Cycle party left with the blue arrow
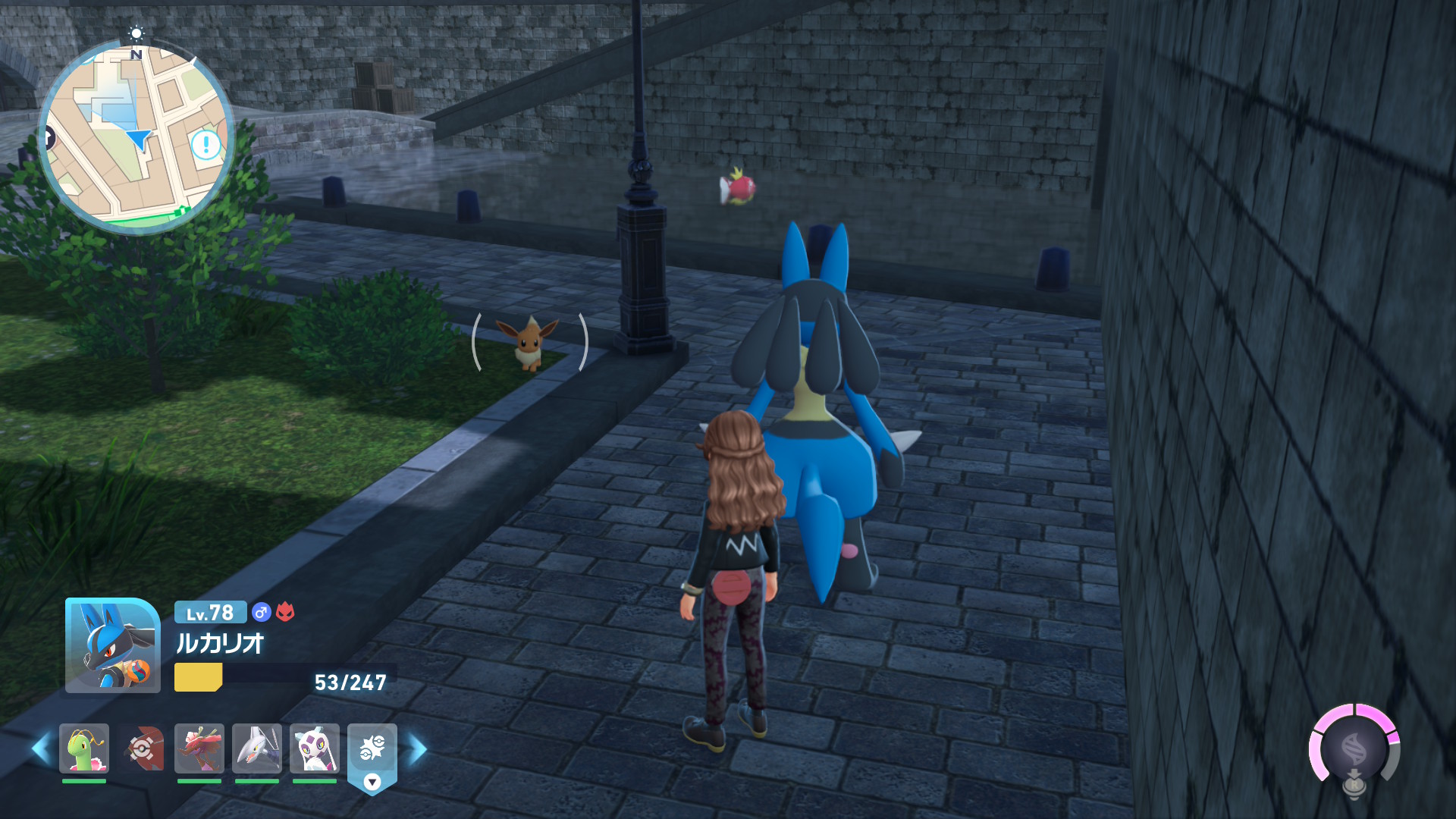The height and width of the screenshot is (819, 1456). [x=41, y=748]
